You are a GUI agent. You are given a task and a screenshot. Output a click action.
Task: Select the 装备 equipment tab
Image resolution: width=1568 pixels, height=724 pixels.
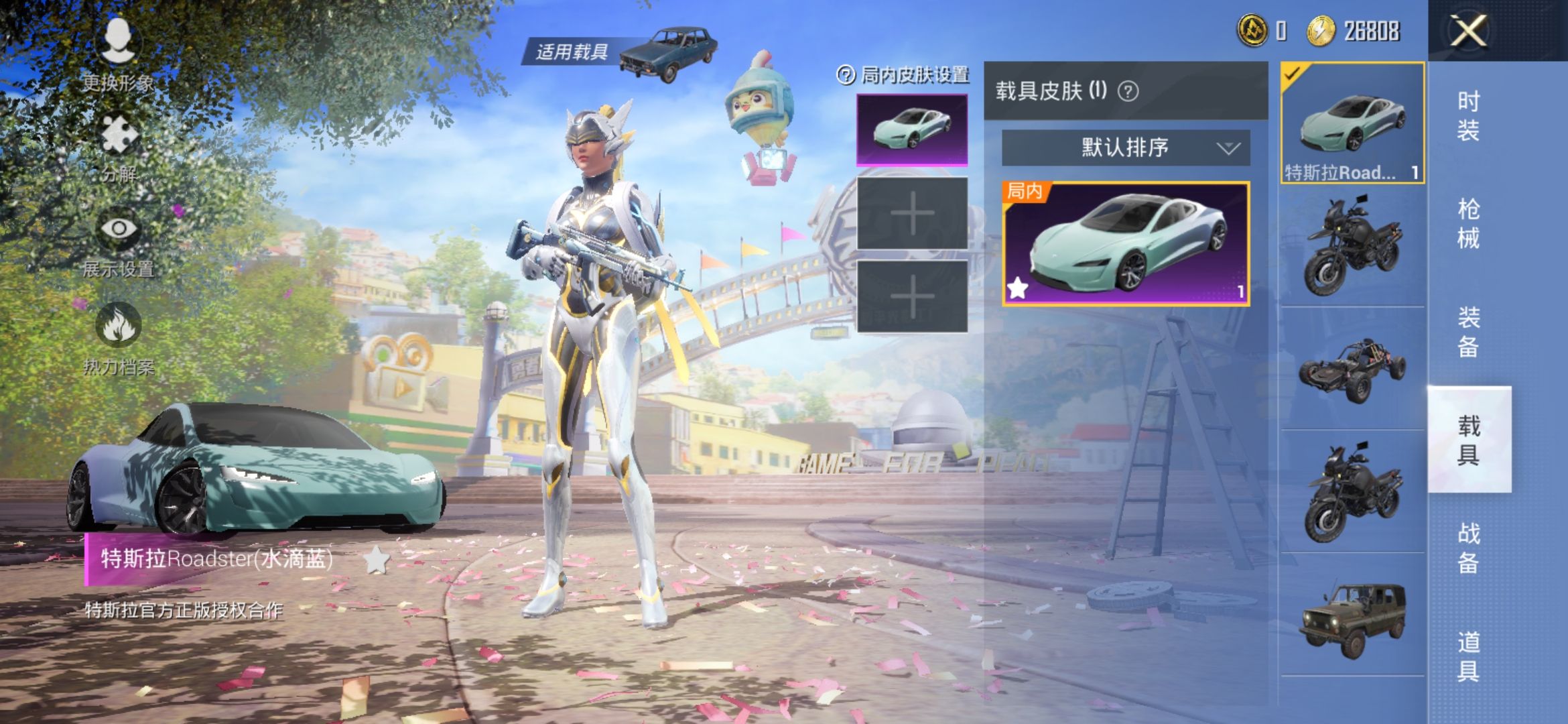point(1468,332)
